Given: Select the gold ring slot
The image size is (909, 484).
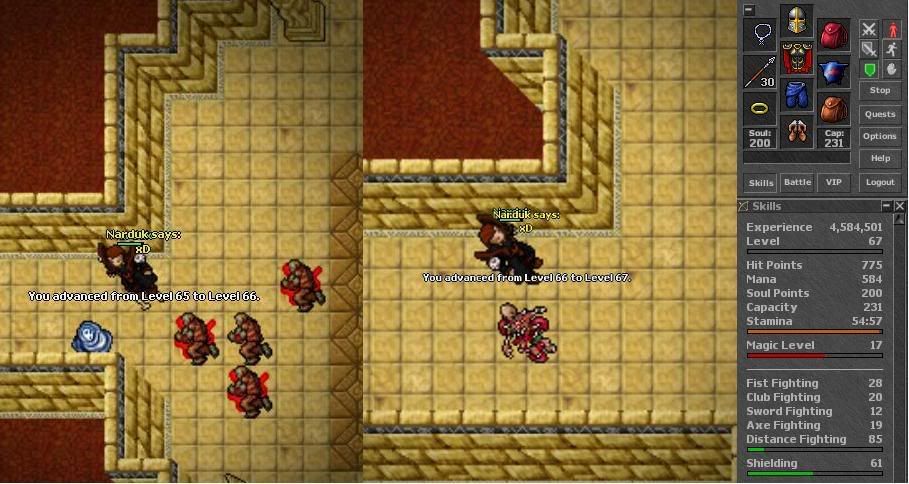Looking at the screenshot, I should coord(760,108).
